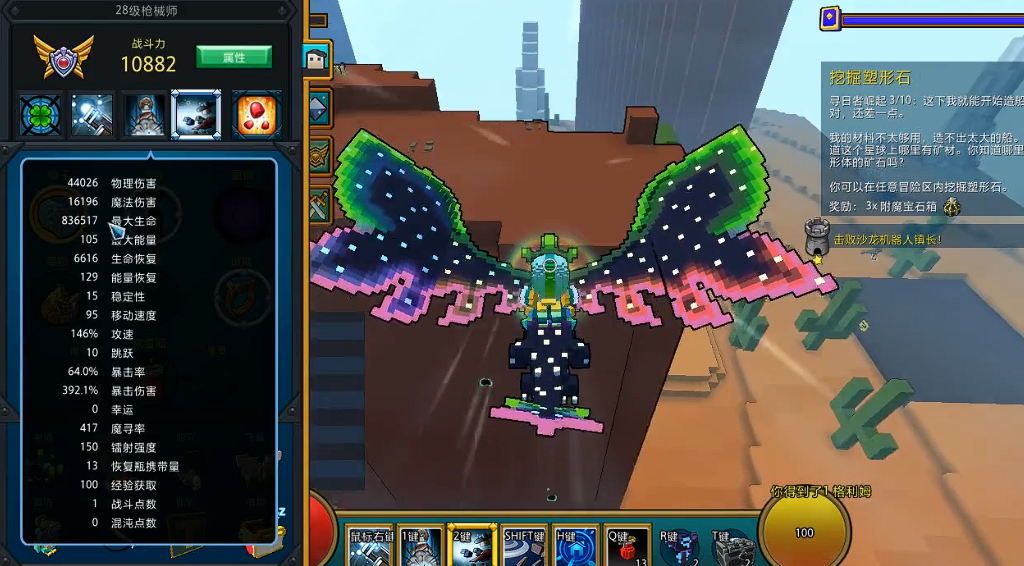Viewport: 1024px width, 566px height.
Task: Click the green 属性 button
Action: (233, 57)
